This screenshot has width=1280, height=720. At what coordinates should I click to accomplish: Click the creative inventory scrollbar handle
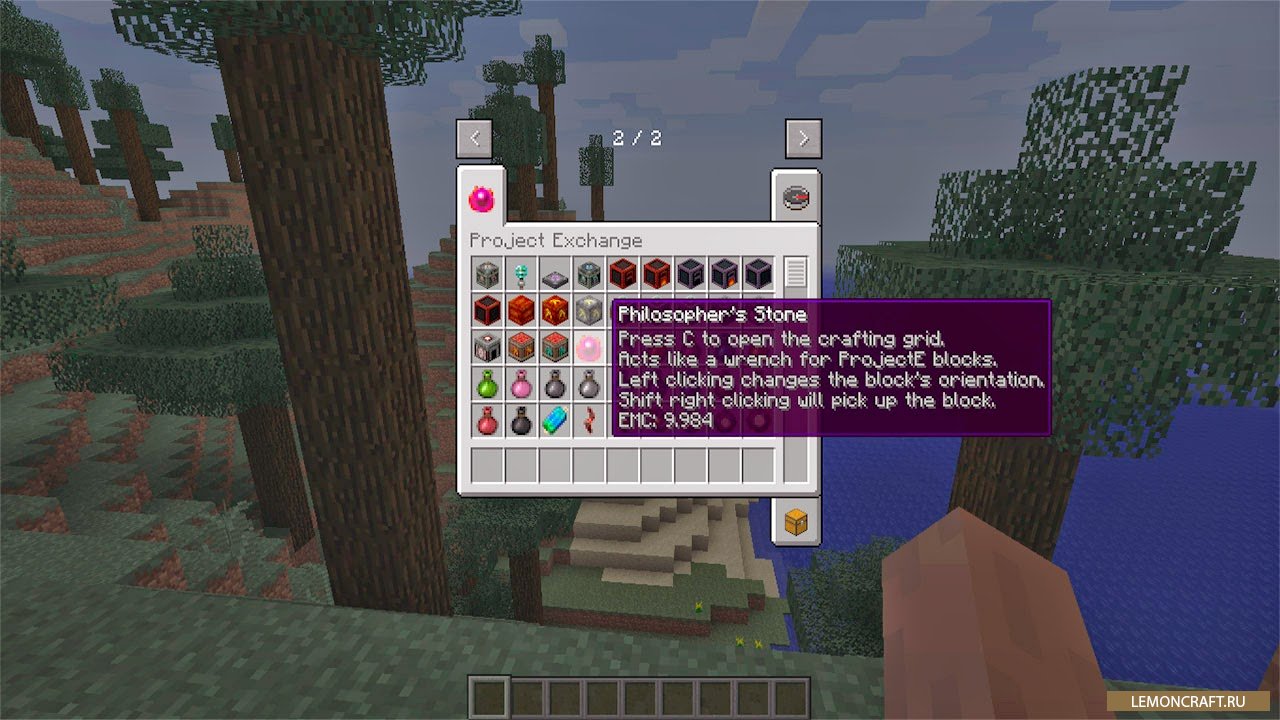click(796, 272)
